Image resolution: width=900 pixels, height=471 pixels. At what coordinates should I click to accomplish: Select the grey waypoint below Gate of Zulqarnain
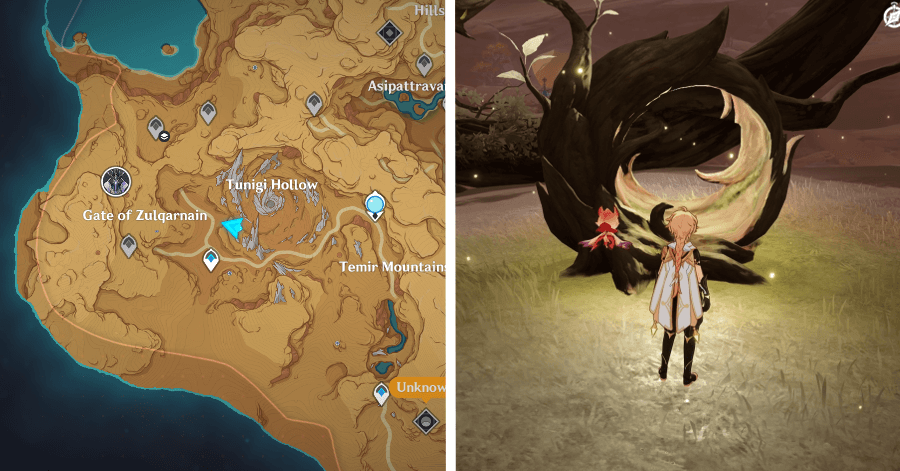(129, 244)
